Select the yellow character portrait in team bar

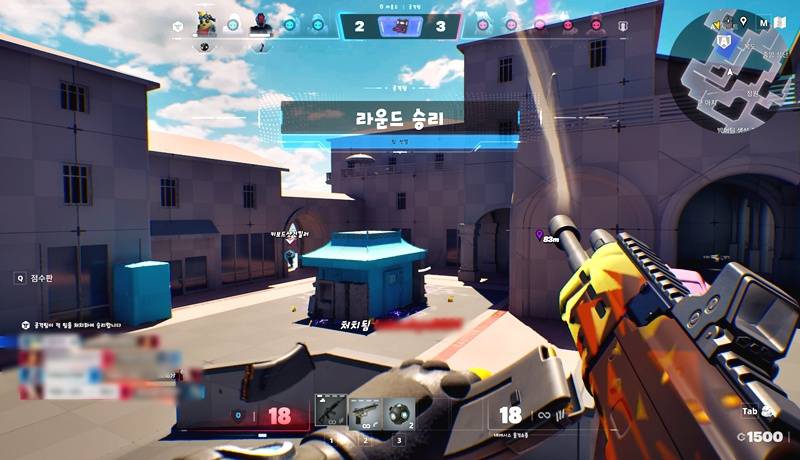205,22
